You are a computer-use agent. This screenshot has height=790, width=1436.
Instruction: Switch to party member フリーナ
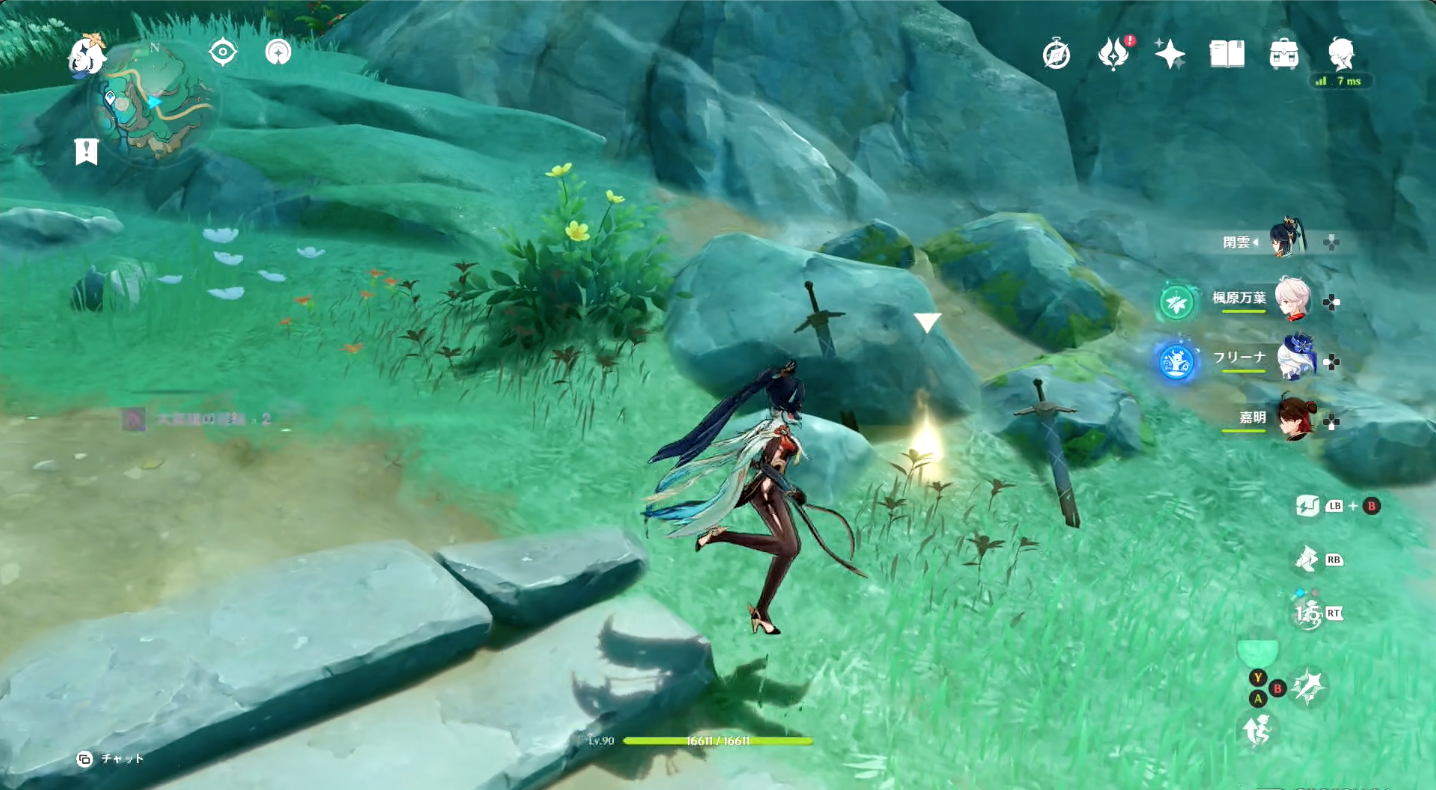pos(1297,358)
